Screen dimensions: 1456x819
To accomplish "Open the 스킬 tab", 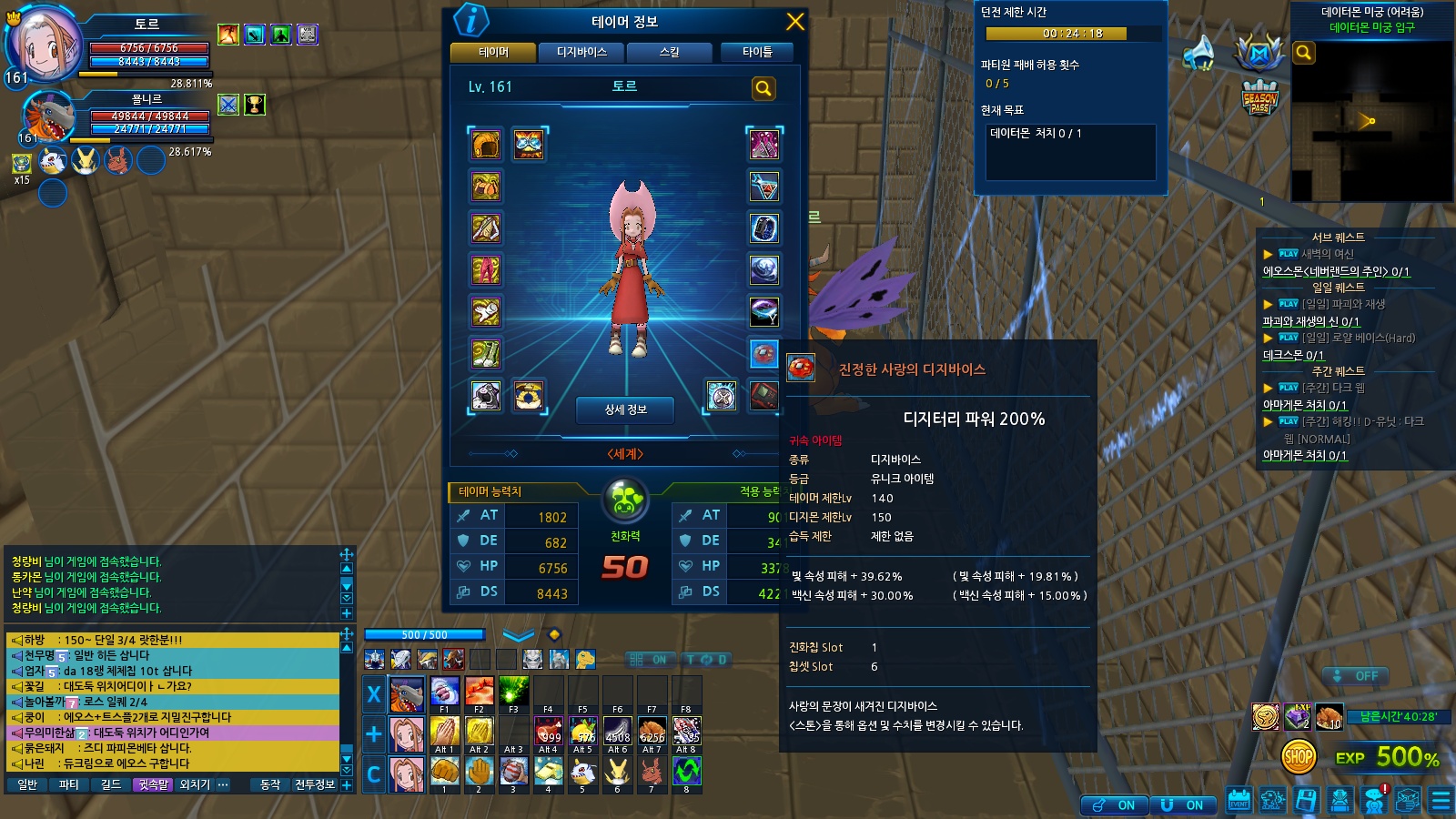I will [x=670, y=52].
